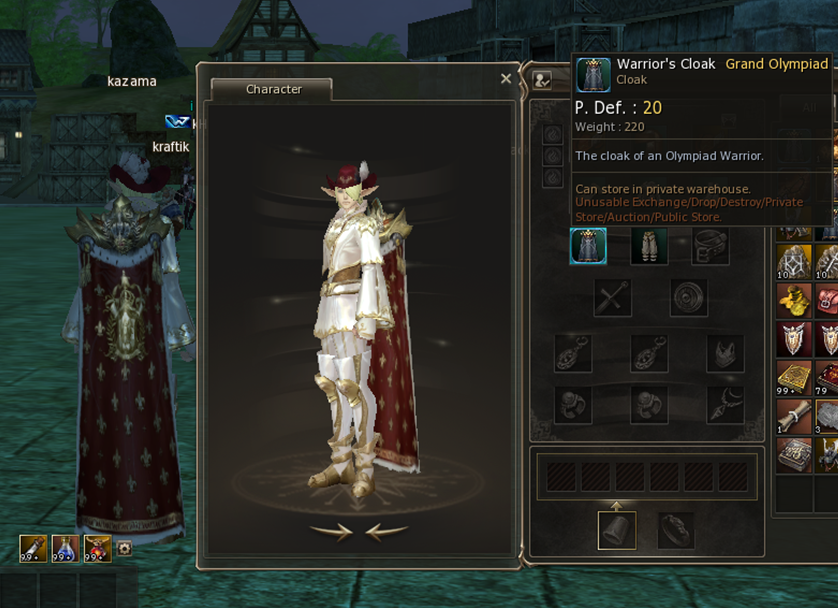The image size is (838, 608).
Task: Select the equipped Warrior's Cloak slot
Action: point(588,246)
